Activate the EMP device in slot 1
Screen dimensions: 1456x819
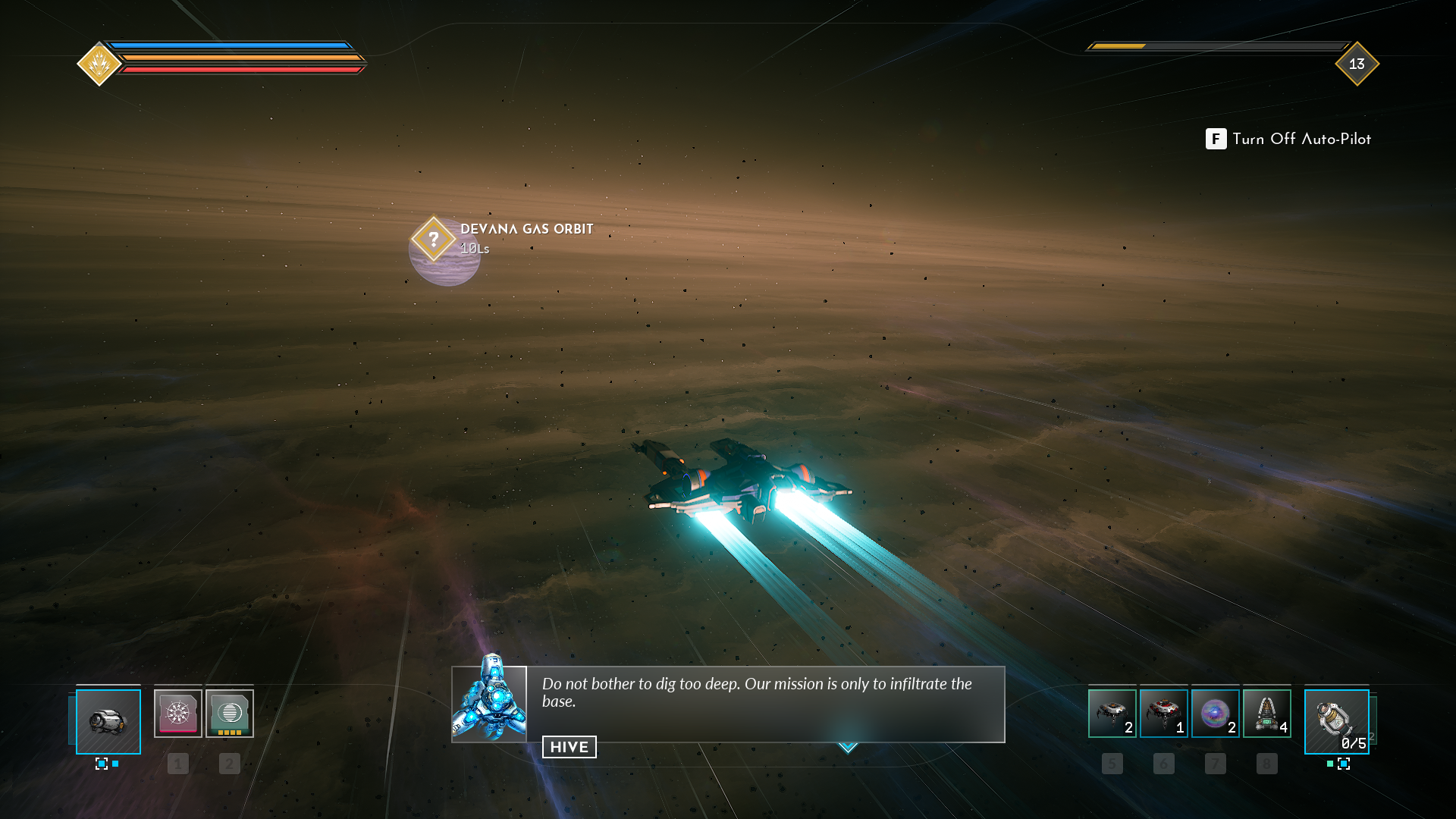coord(178,714)
